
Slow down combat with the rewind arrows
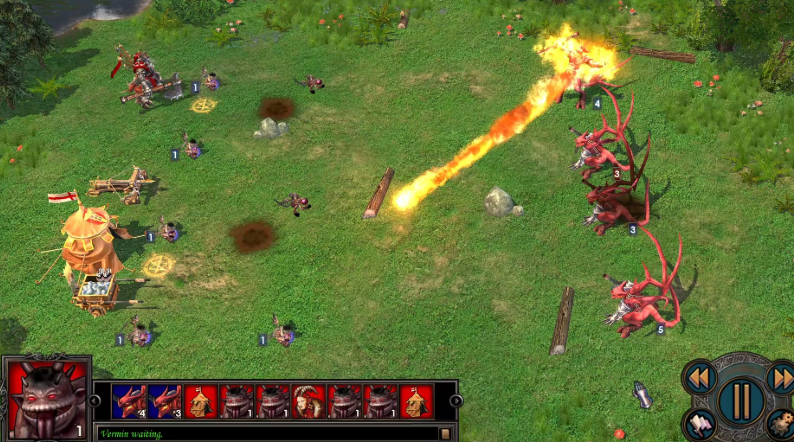[699, 377]
